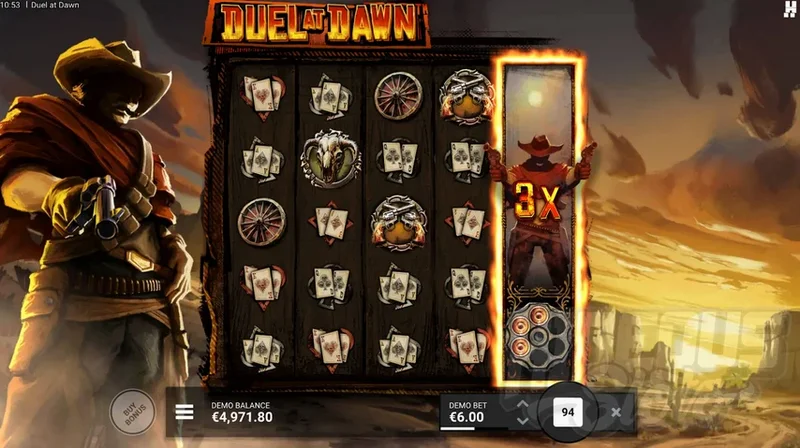Open the hamburger game menu
The image size is (800, 448).
[x=184, y=411]
